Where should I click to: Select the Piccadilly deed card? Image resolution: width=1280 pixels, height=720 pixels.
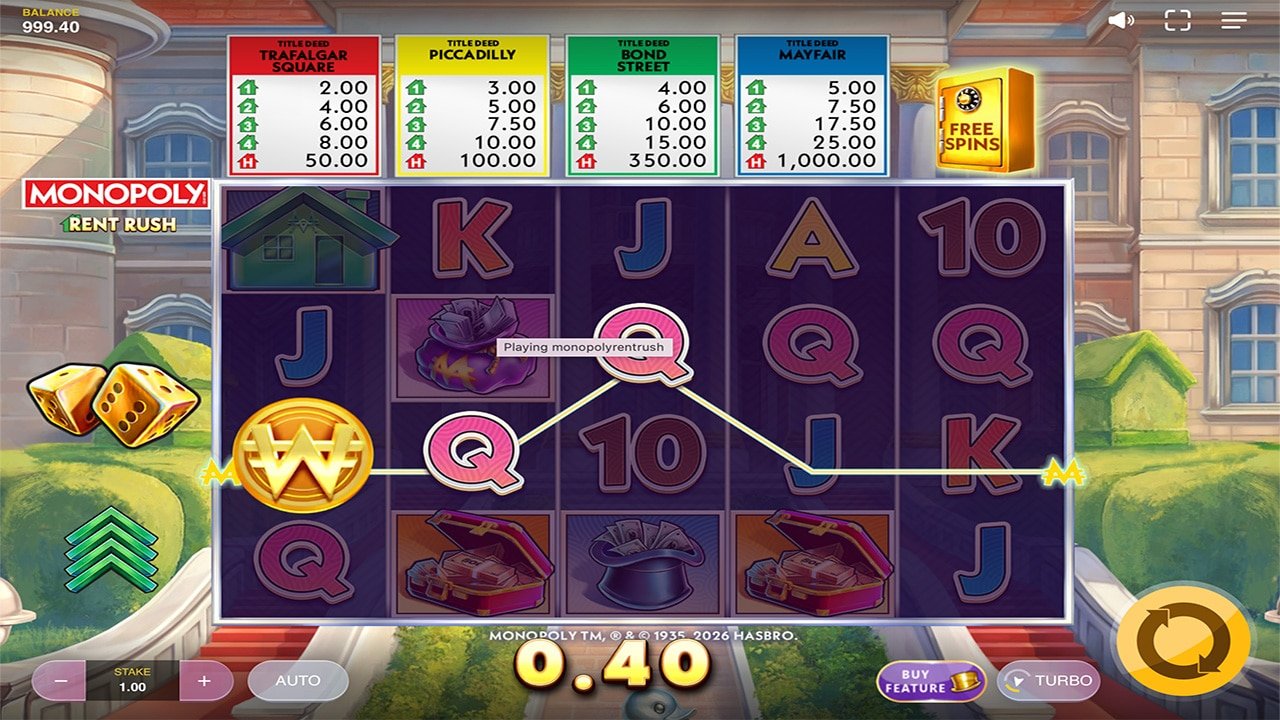tap(474, 100)
